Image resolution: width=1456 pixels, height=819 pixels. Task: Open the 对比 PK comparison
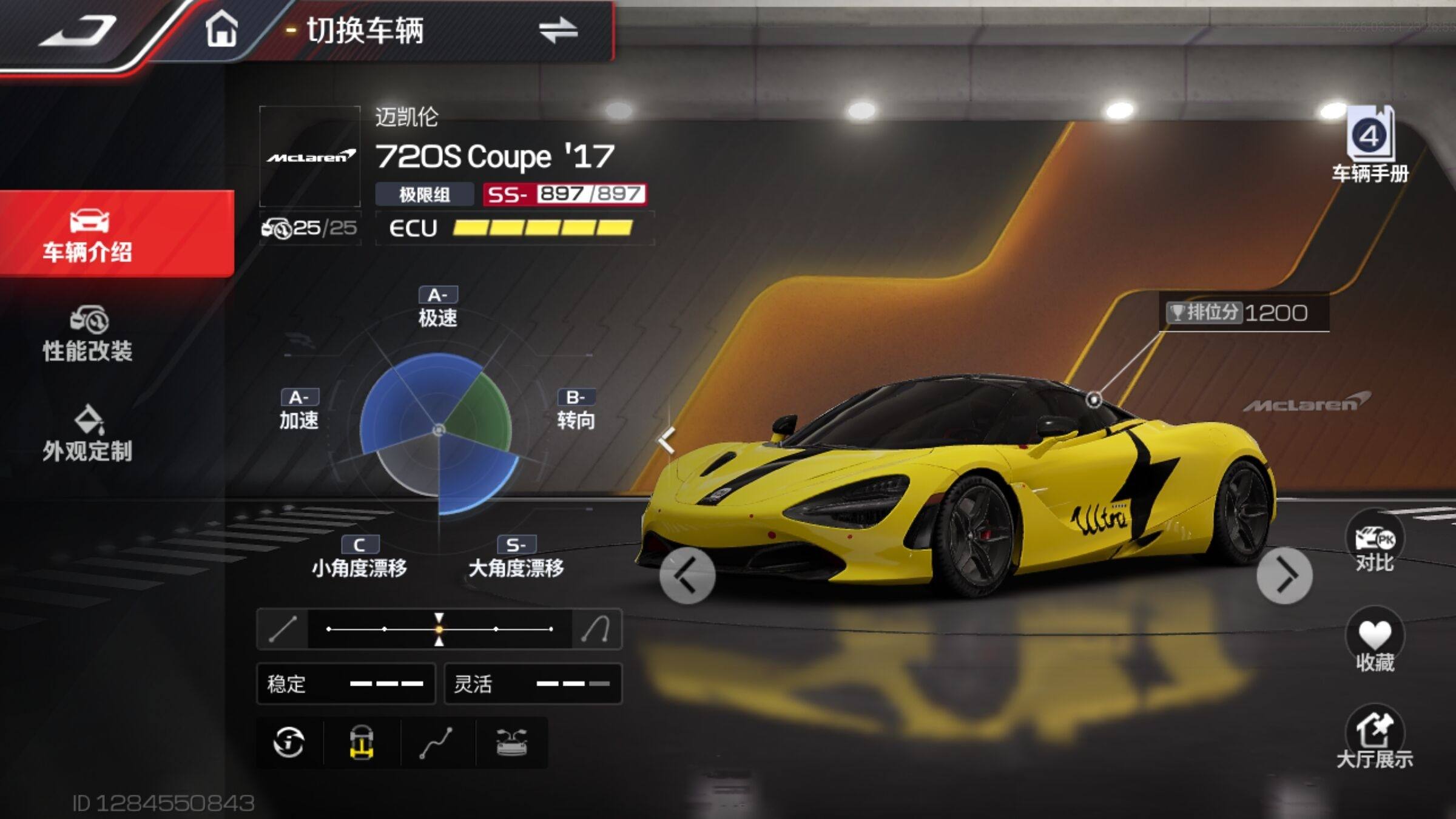[x=1374, y=542]
